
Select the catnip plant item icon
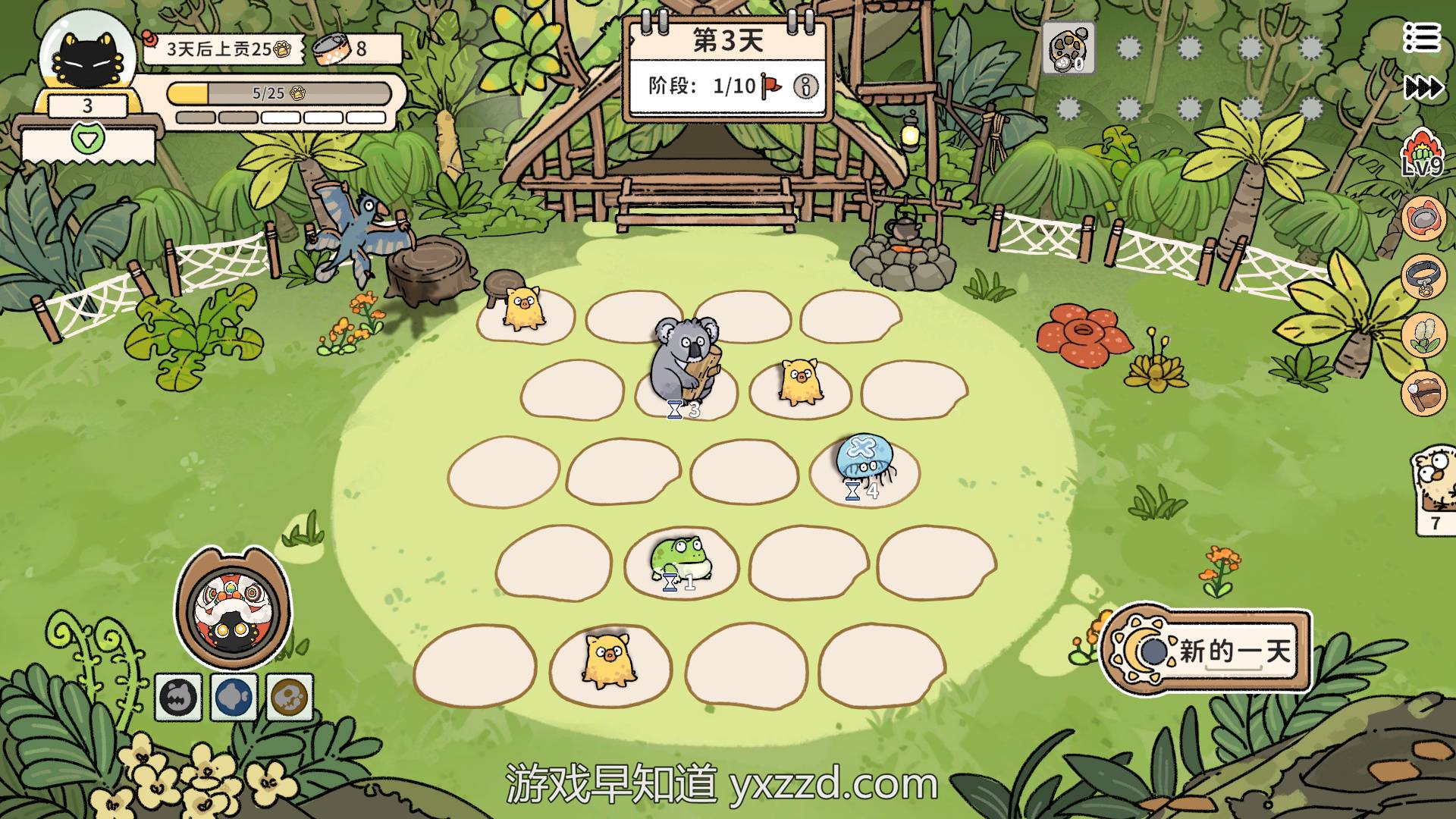(x=1423, y=334)
